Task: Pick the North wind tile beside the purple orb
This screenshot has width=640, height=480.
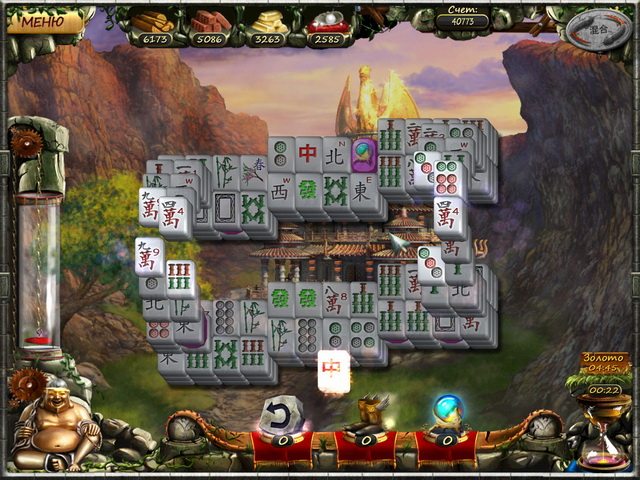Action: click(335, 154)
